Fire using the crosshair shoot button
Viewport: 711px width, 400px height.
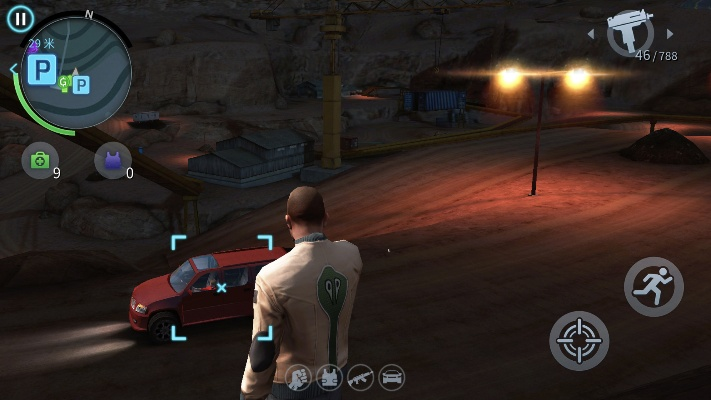tap(579, 340)
